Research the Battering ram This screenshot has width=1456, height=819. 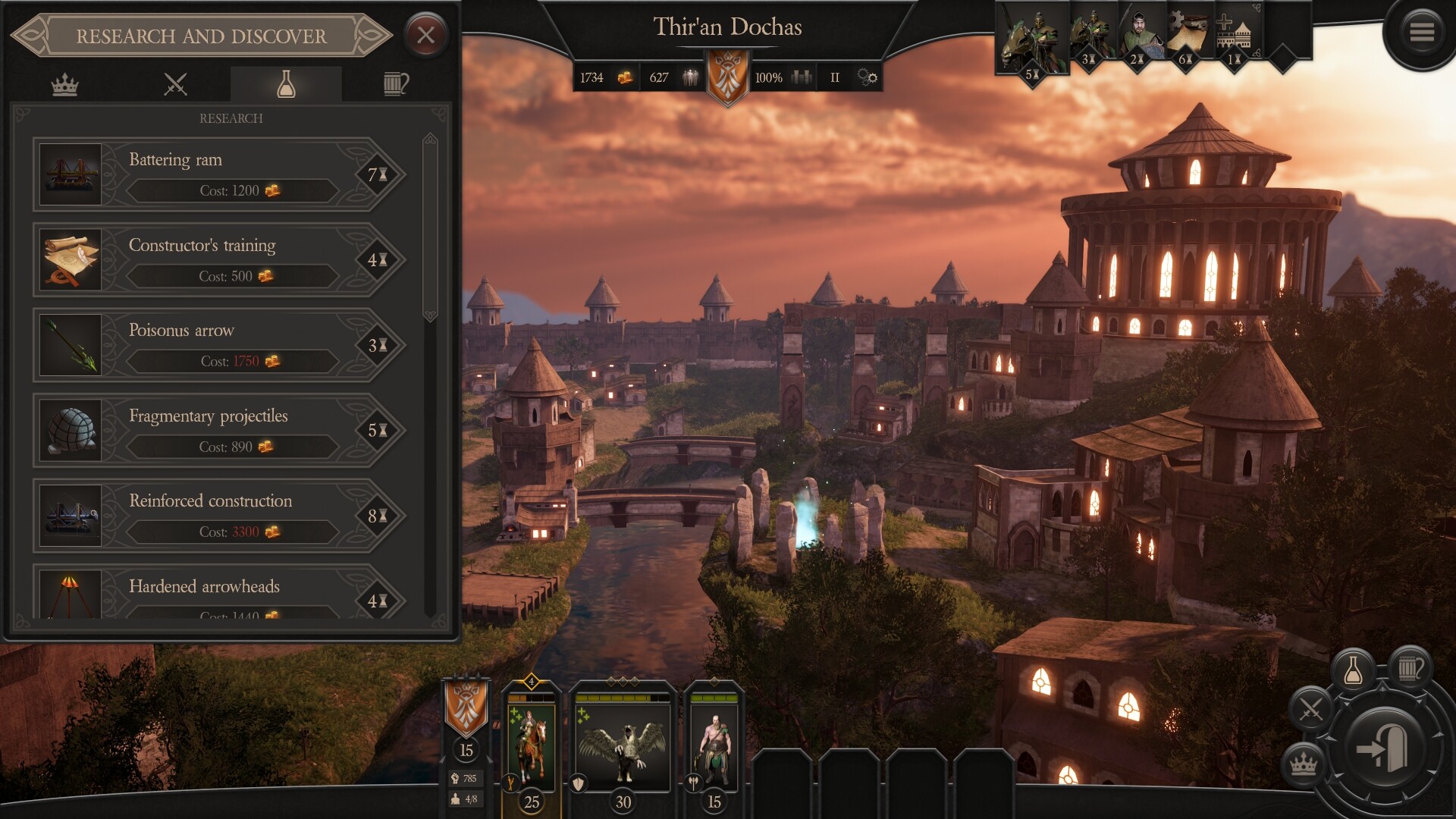point(220,174)
